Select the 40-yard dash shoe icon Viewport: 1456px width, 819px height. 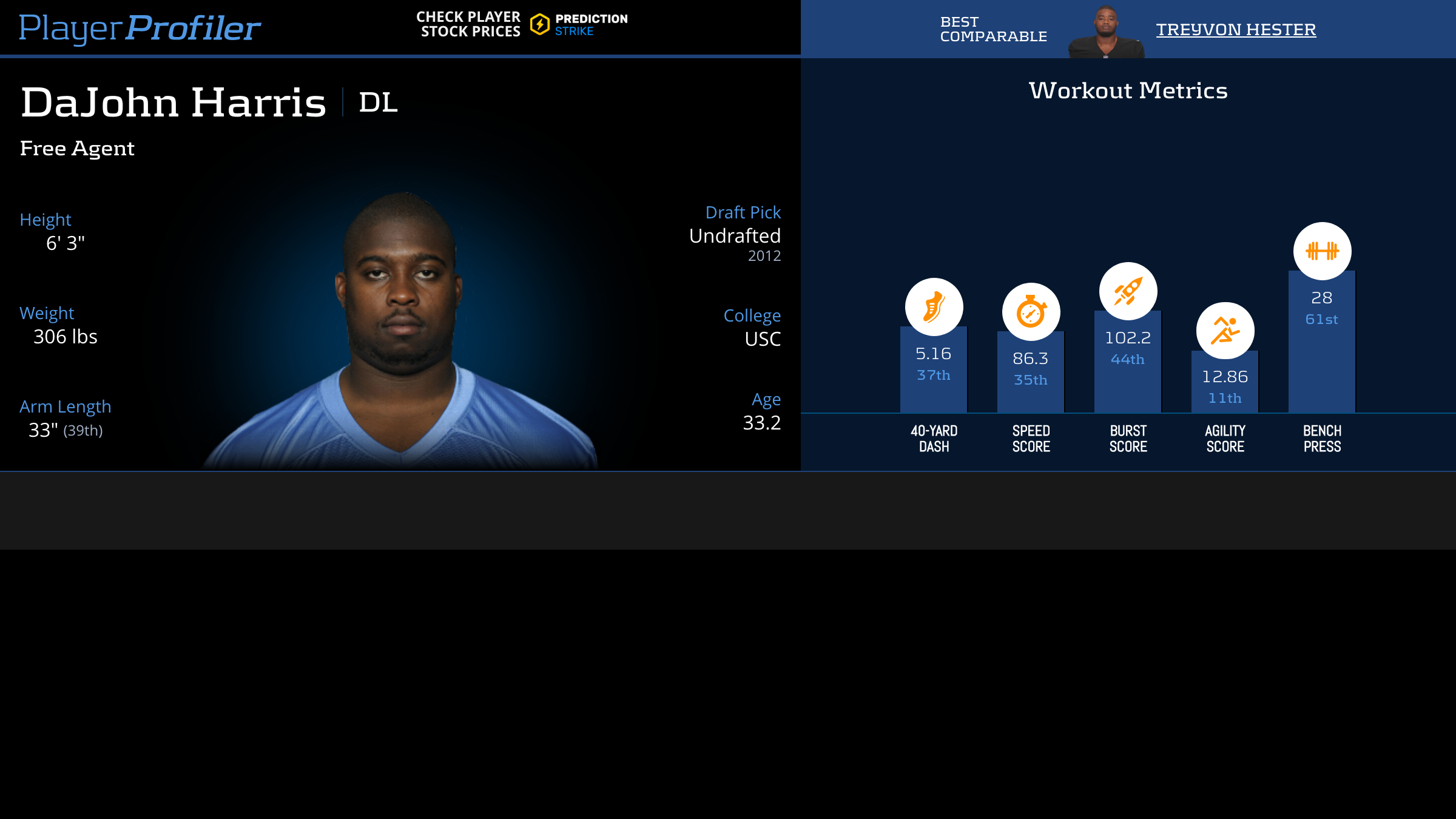(x=934, y=307)
